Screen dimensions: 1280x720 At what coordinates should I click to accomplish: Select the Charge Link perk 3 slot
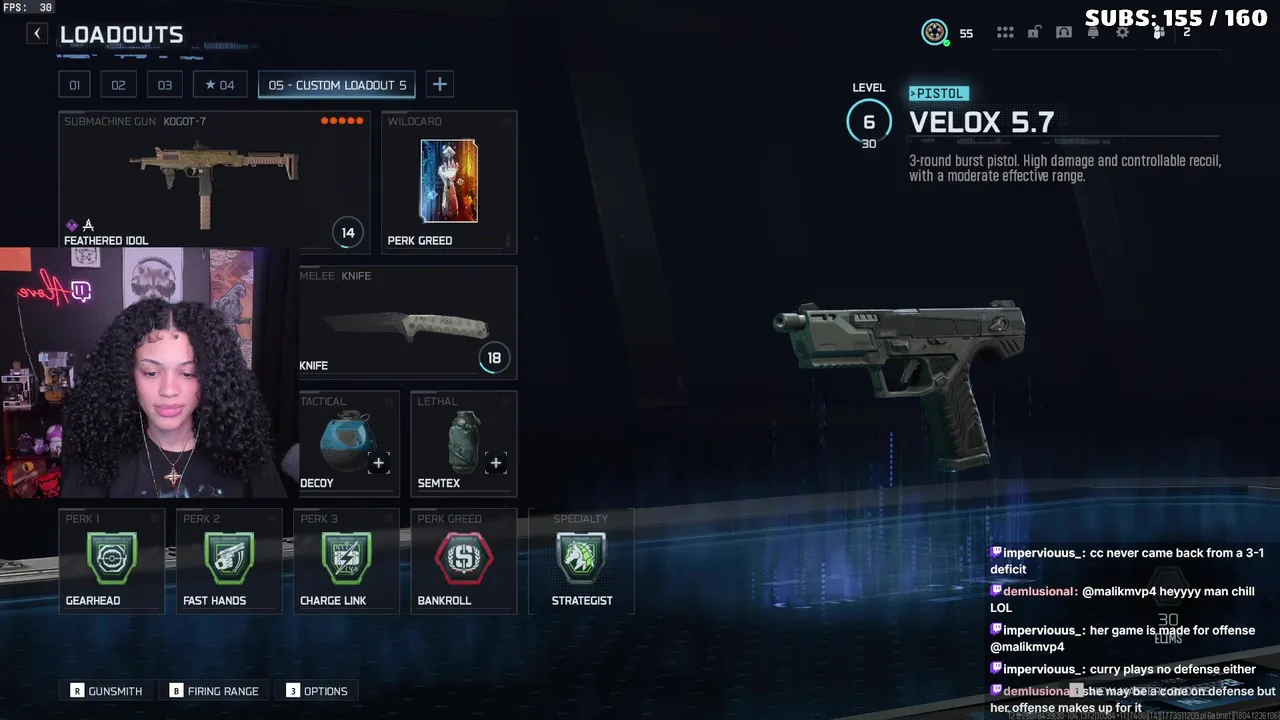click(346, 561)
